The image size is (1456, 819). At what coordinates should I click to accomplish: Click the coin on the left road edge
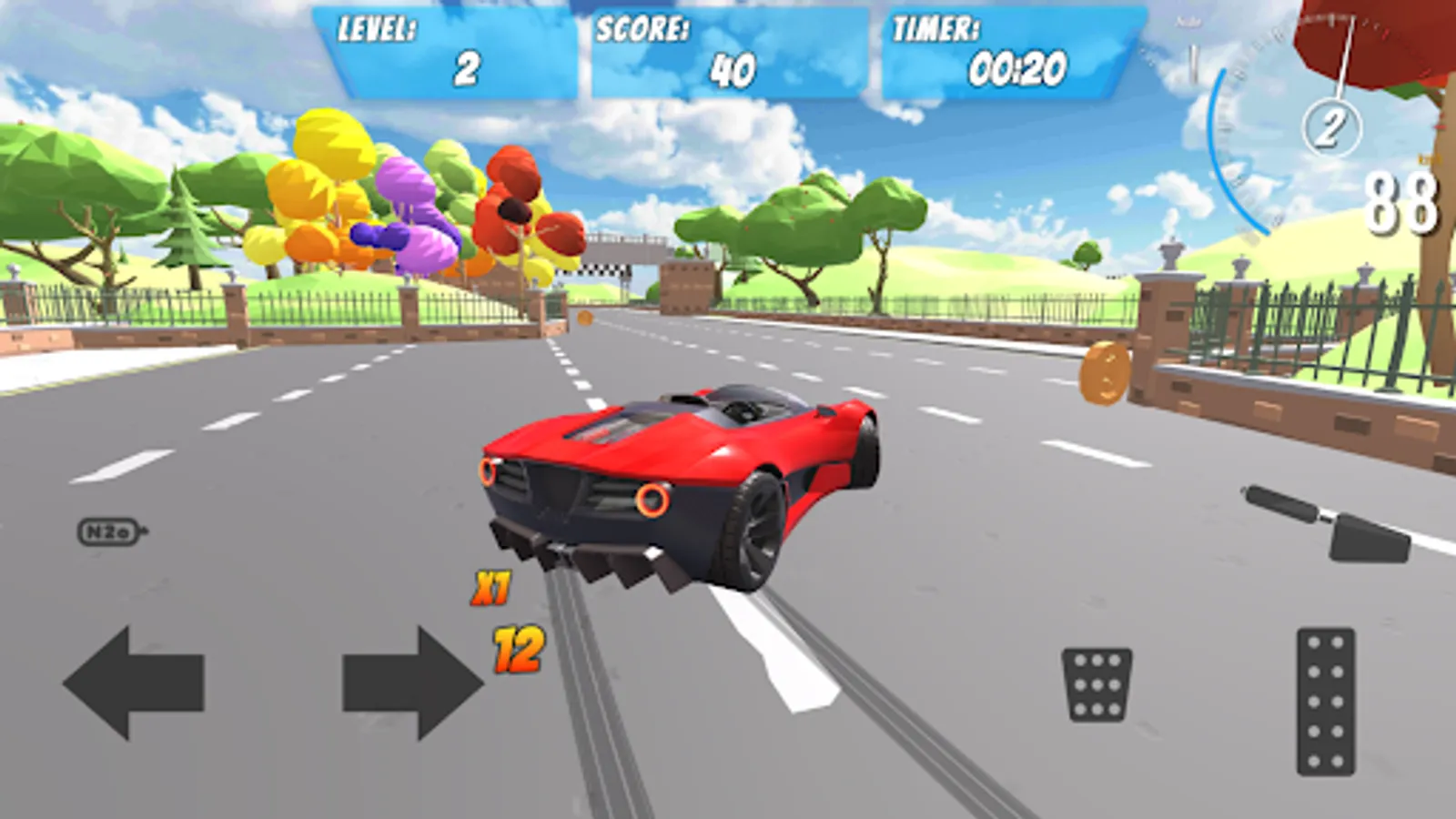click(x=583, y=317)
